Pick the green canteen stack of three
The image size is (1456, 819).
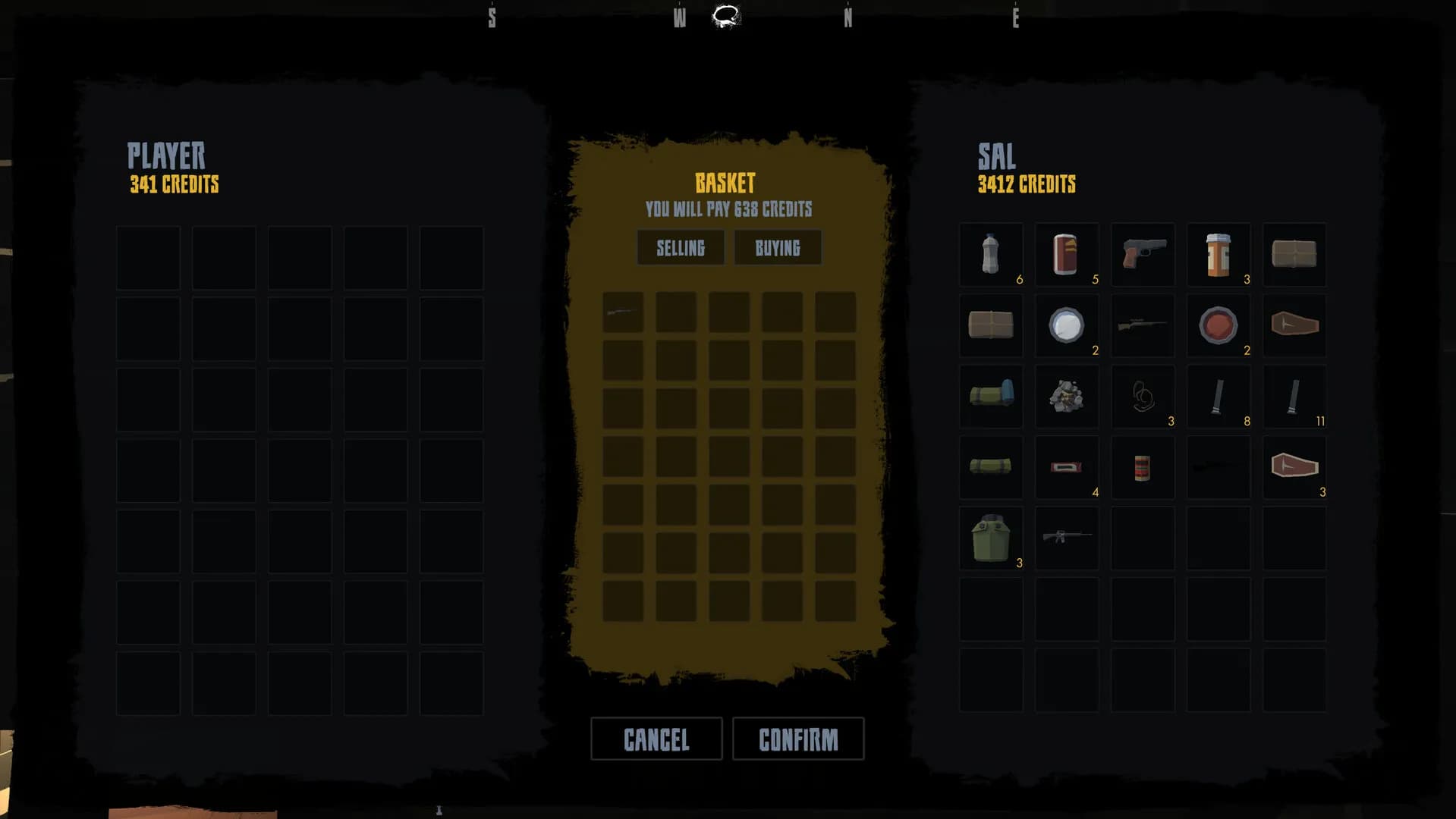pyautogui.click(x=991, y=538)
